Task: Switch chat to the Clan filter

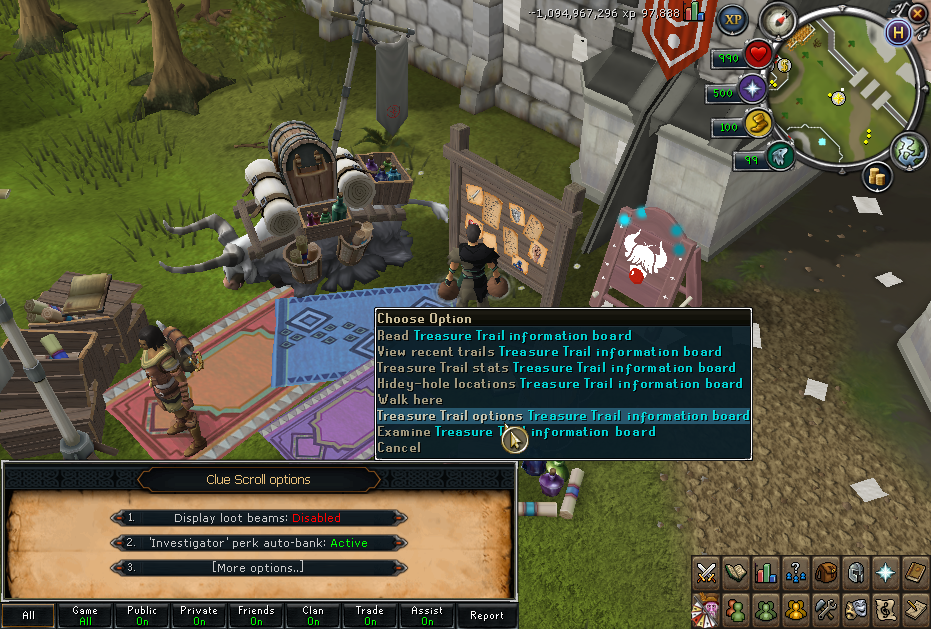Action: coord(313,616)
